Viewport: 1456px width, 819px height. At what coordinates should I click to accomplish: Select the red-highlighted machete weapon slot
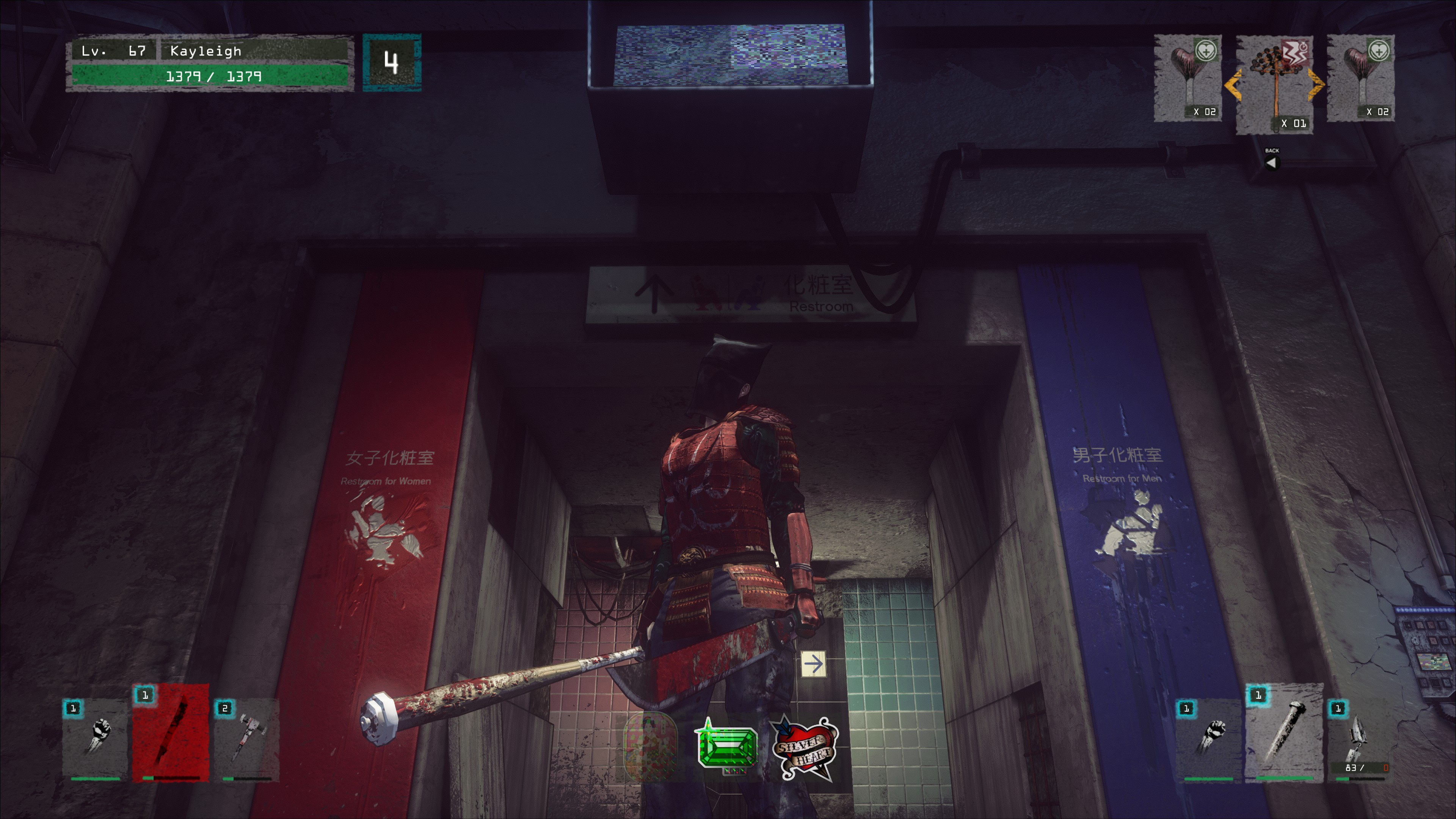(171, 733)
